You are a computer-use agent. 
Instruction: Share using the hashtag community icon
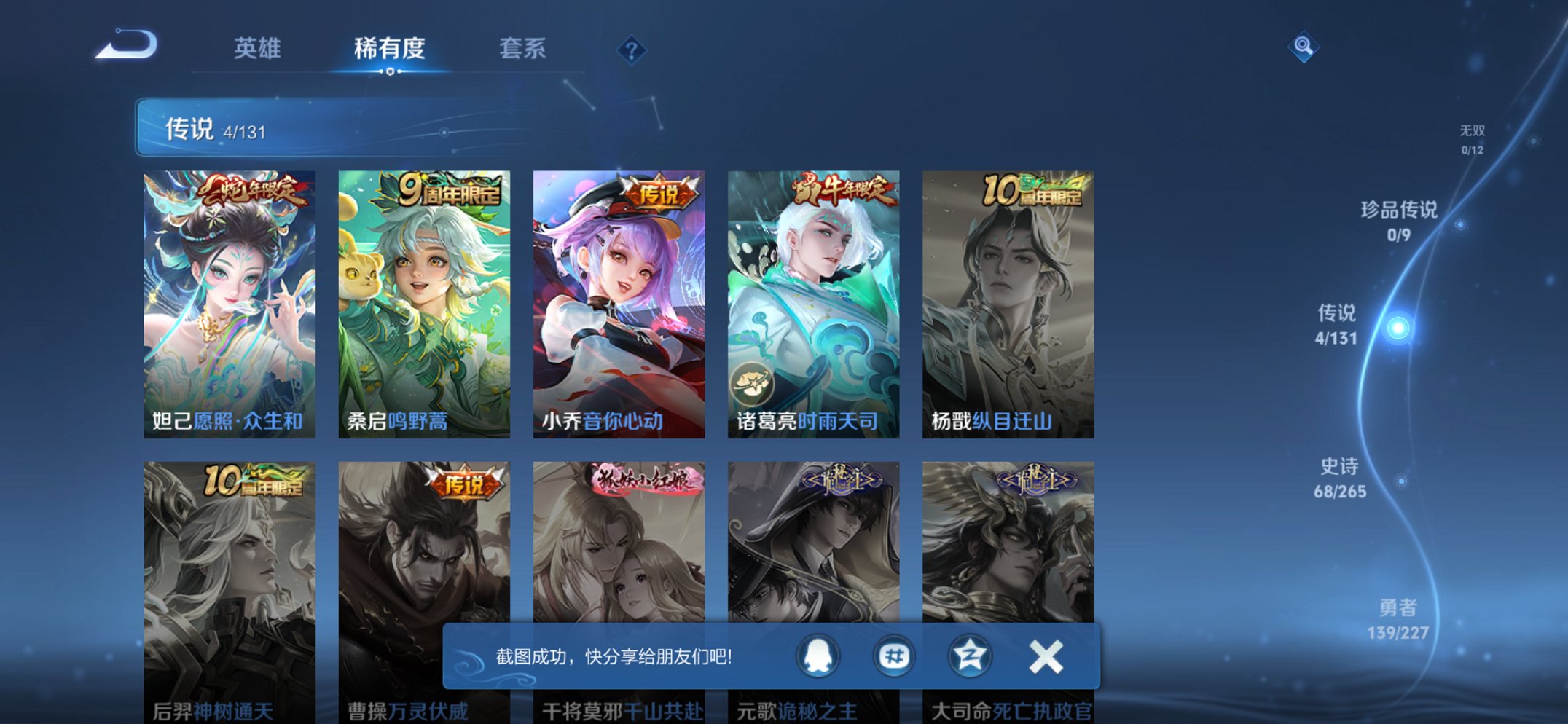pos(893,656)
